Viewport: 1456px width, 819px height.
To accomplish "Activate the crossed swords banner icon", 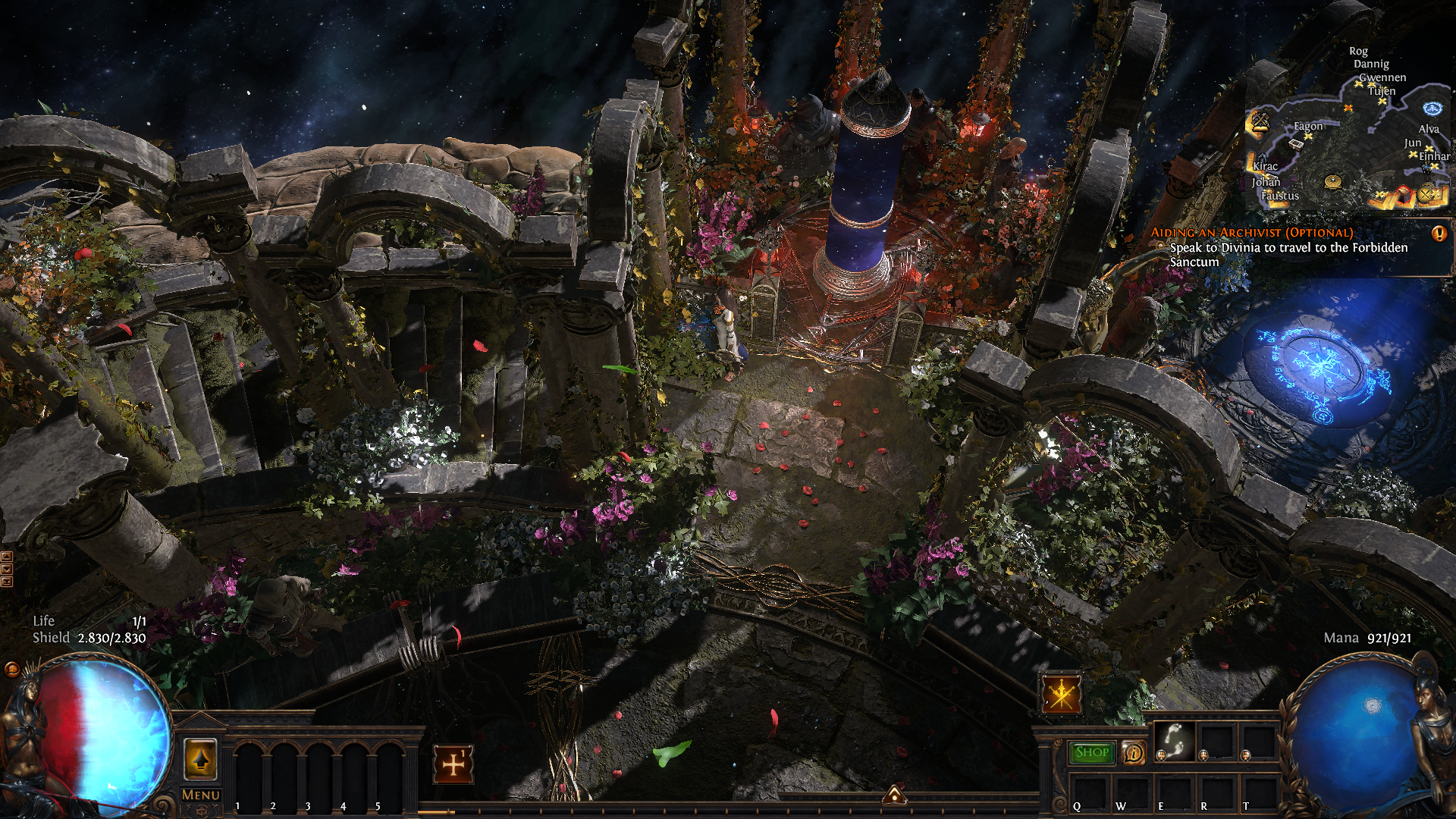I will click(x=1061, y=695).
